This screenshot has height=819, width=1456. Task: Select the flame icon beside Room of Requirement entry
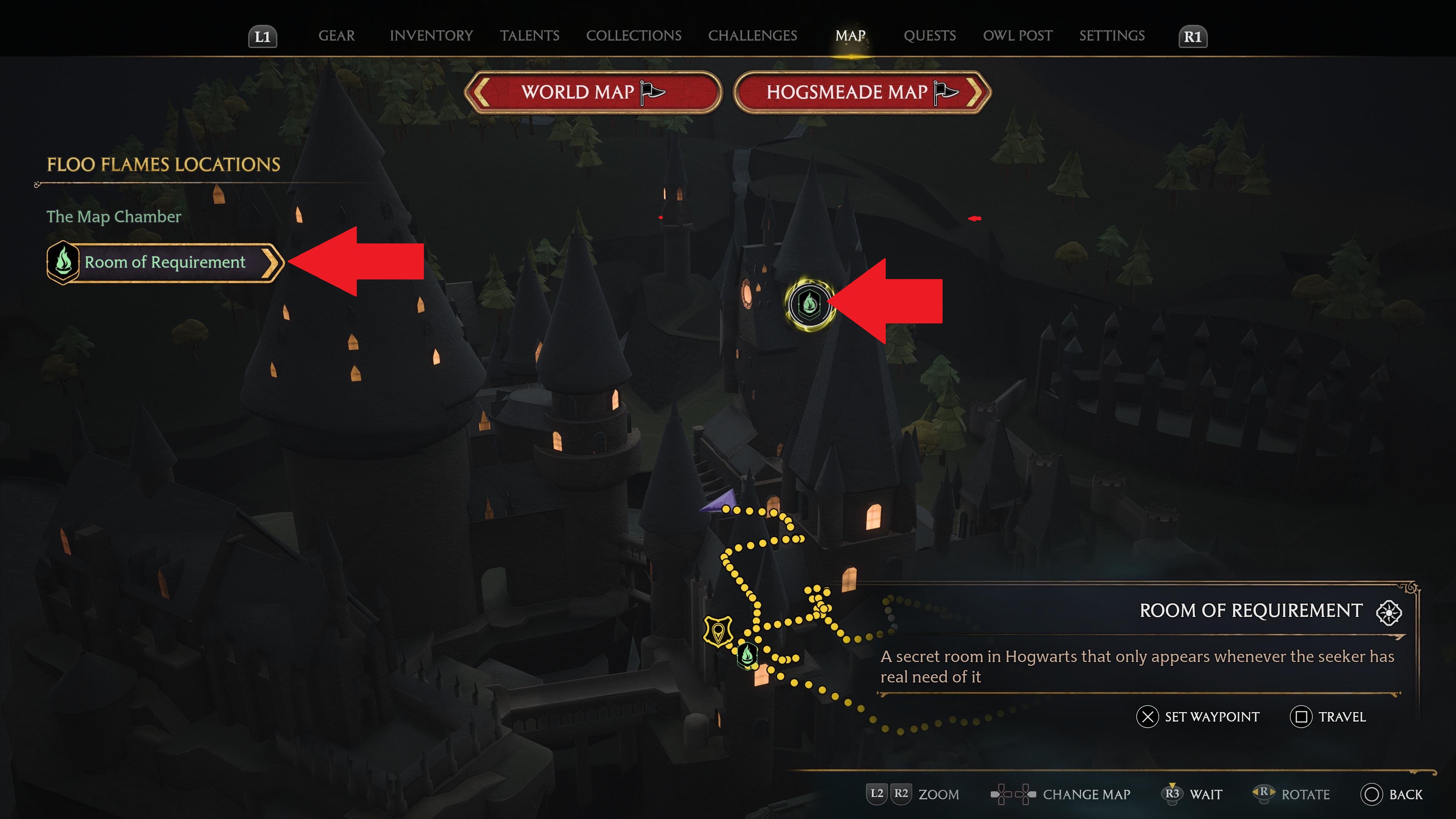coord(63,262)
